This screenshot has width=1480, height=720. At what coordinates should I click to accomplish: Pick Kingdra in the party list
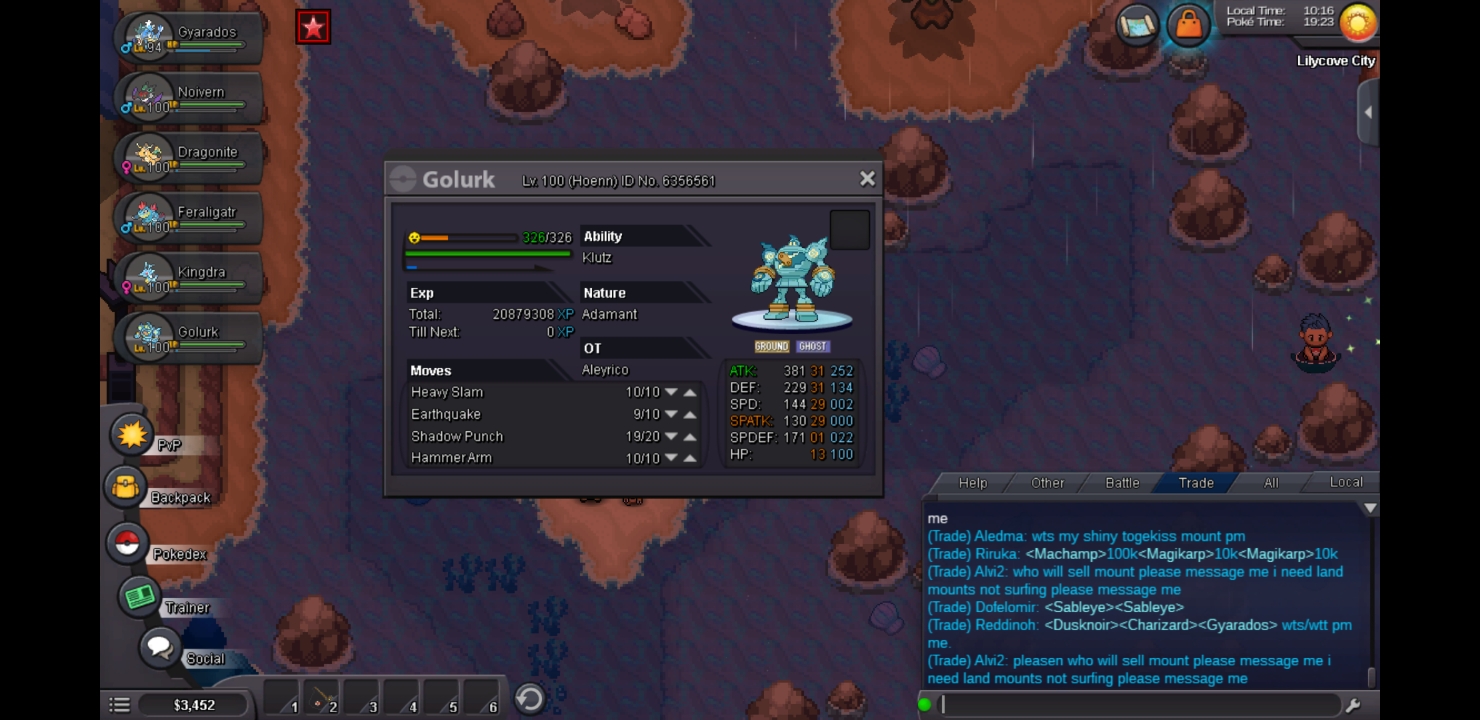click(190, 277)
